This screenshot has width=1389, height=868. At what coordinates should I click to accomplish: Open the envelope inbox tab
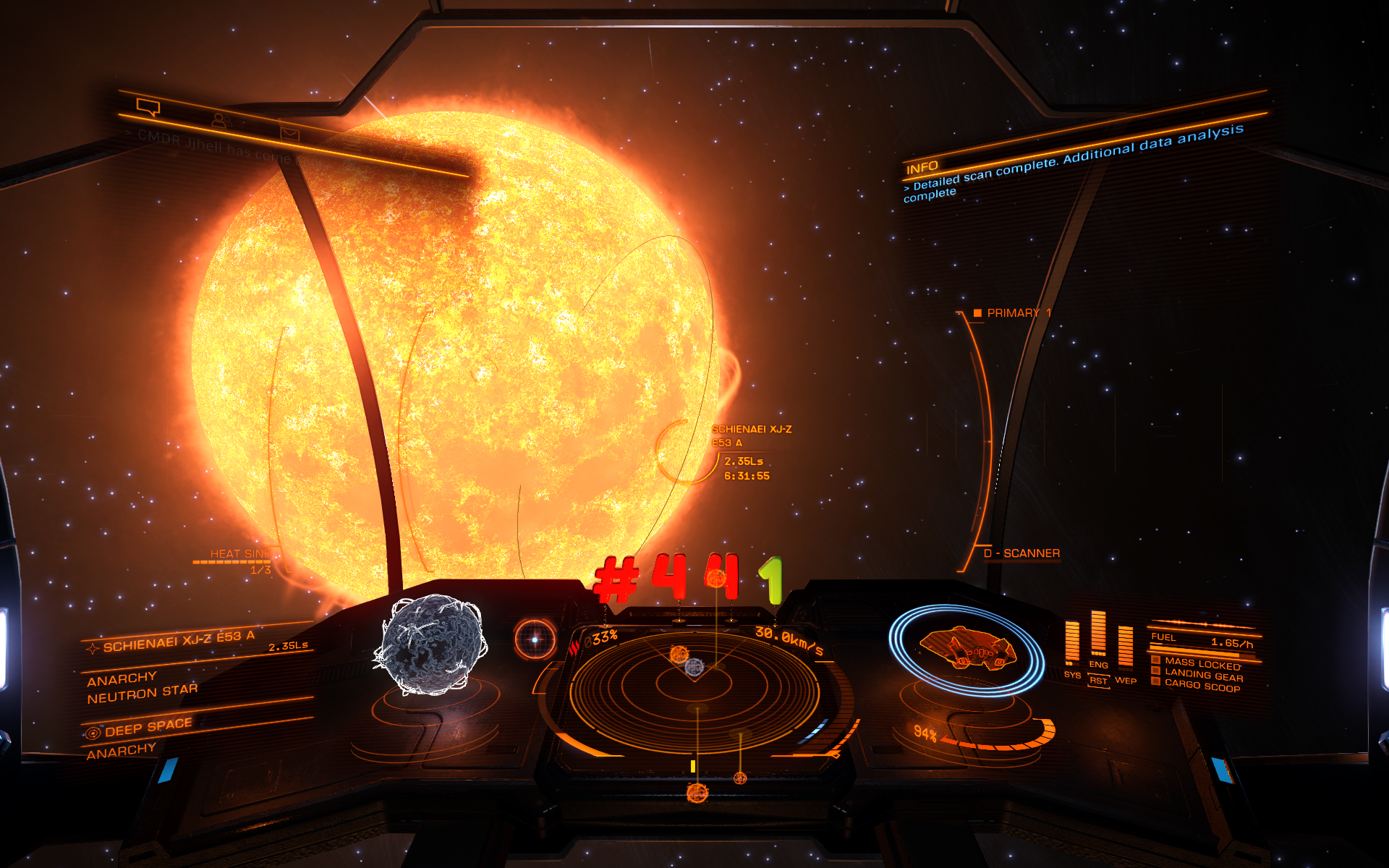(x=289, y=133)
